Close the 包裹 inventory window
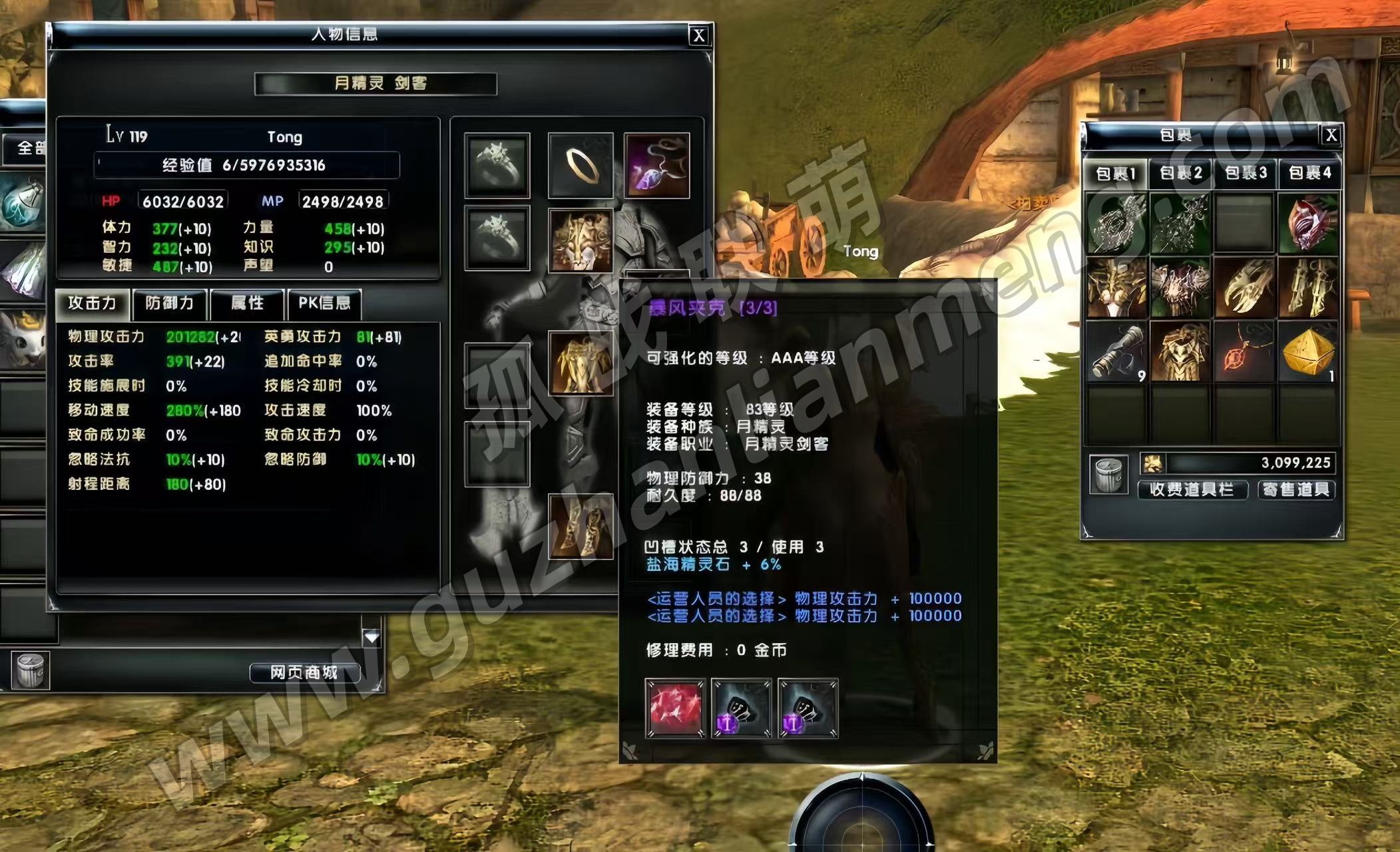Screen dimensions: 1400x852 [1331, 135]
